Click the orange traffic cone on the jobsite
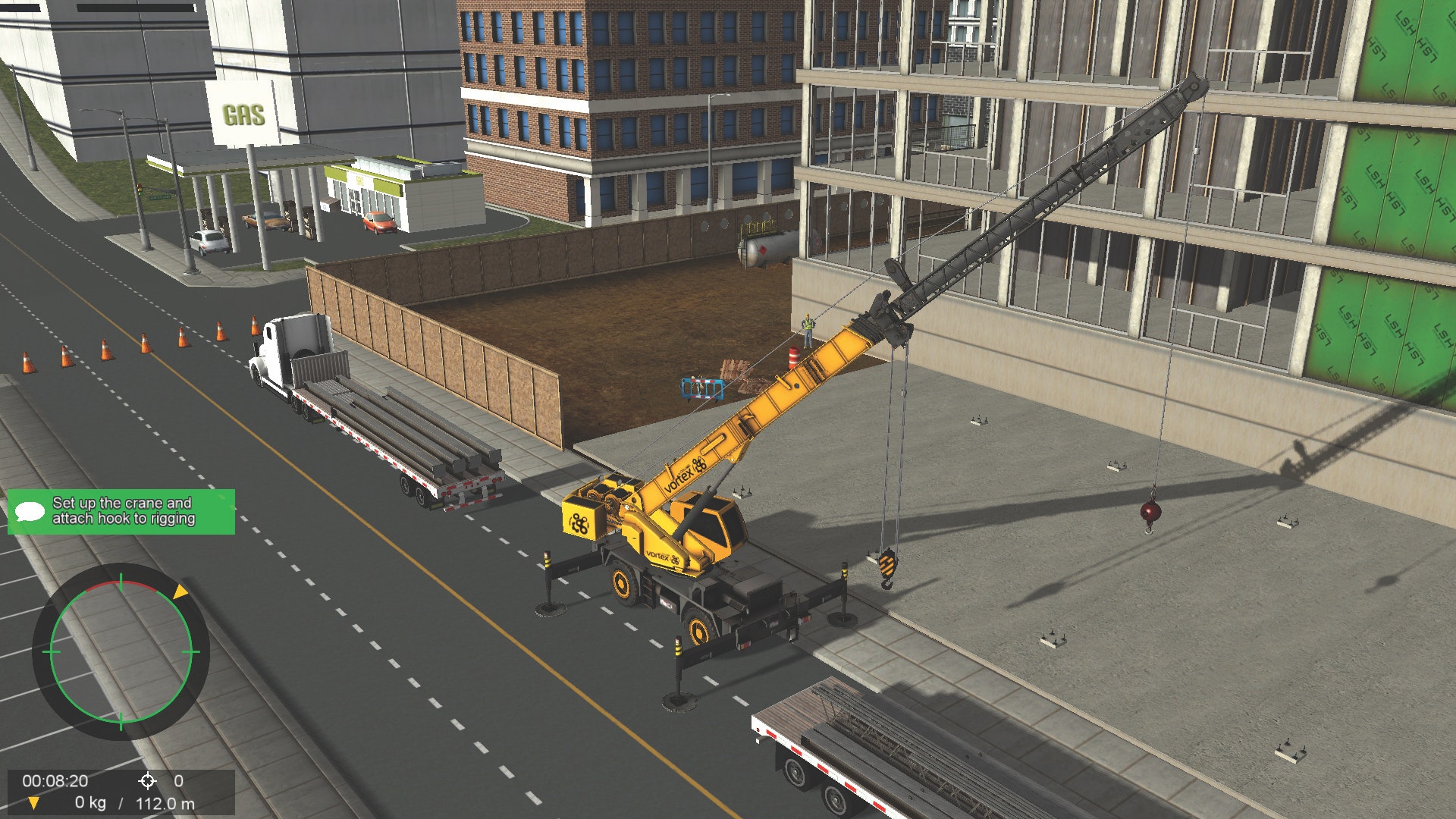The image size is (1456, 819). pyautogui.click(x=794, y=357)
